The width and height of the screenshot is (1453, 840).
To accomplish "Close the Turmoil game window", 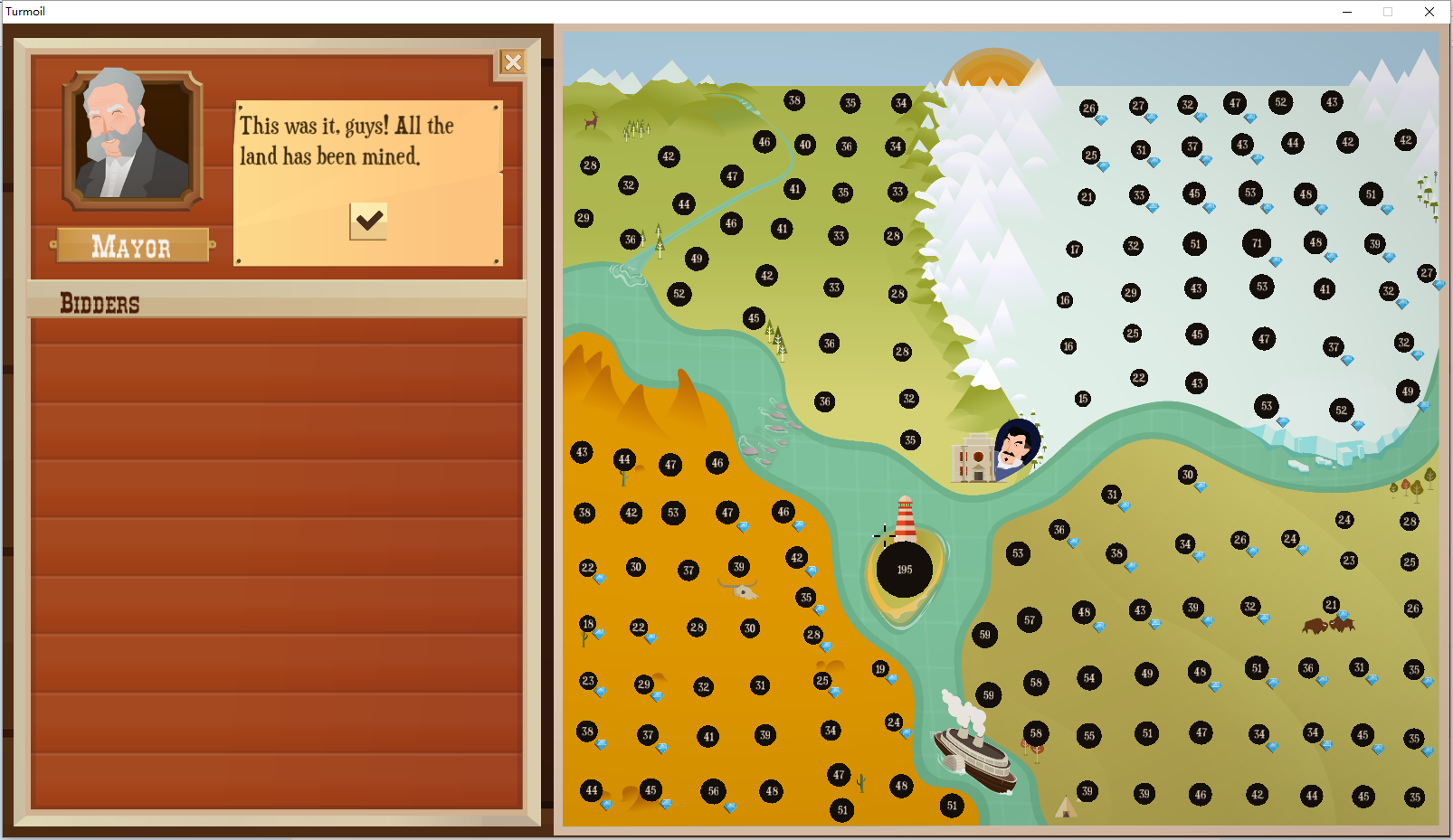I will pos(1429,12).
